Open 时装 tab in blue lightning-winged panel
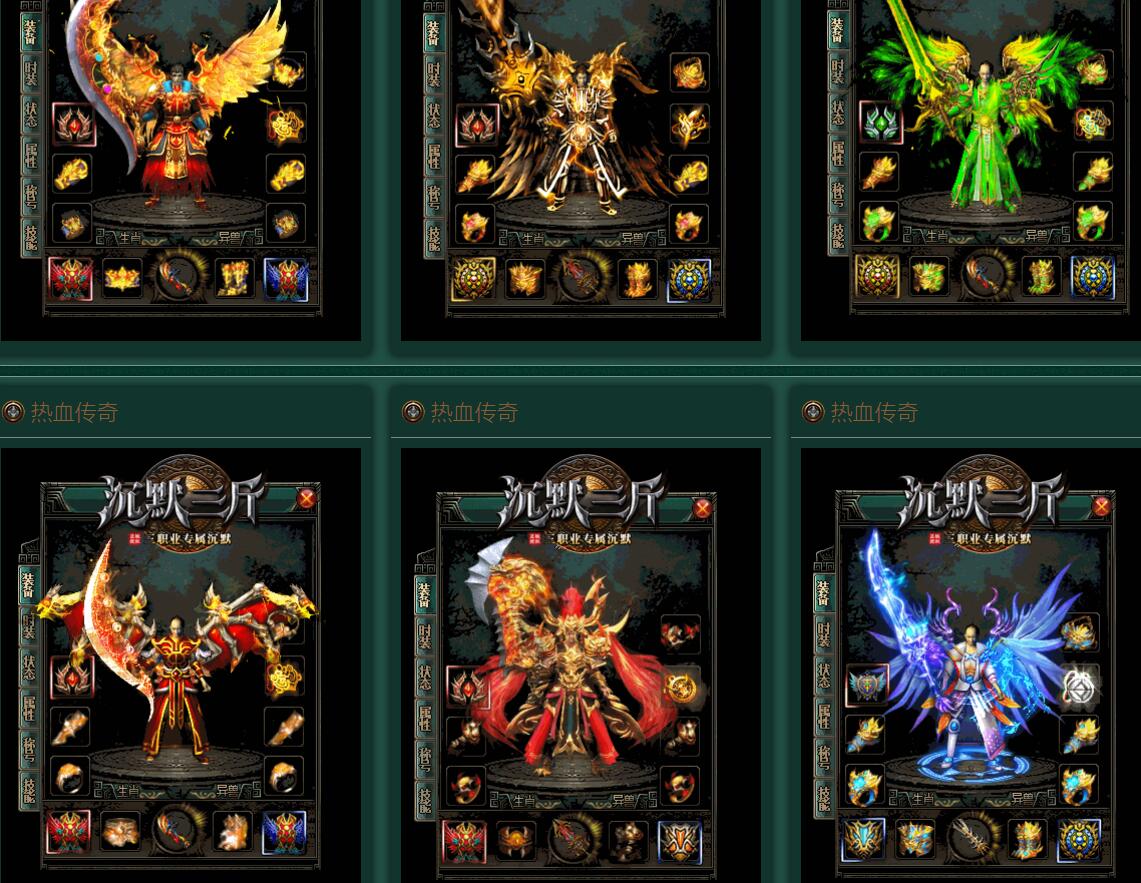Screen dimensions: 1141x883 (824, 633)
